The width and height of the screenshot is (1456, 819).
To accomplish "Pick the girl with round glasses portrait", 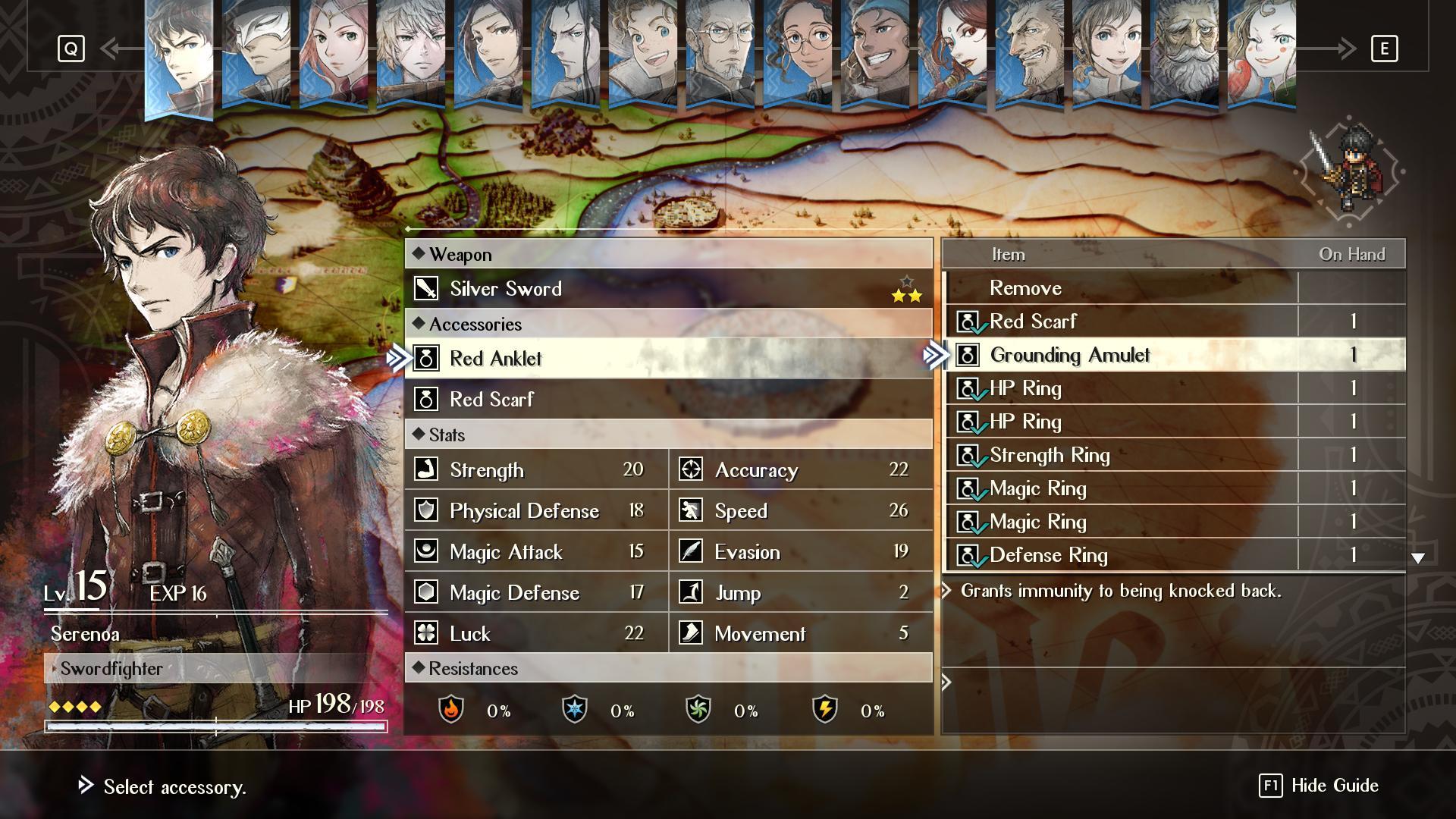I will click(798, 53).
